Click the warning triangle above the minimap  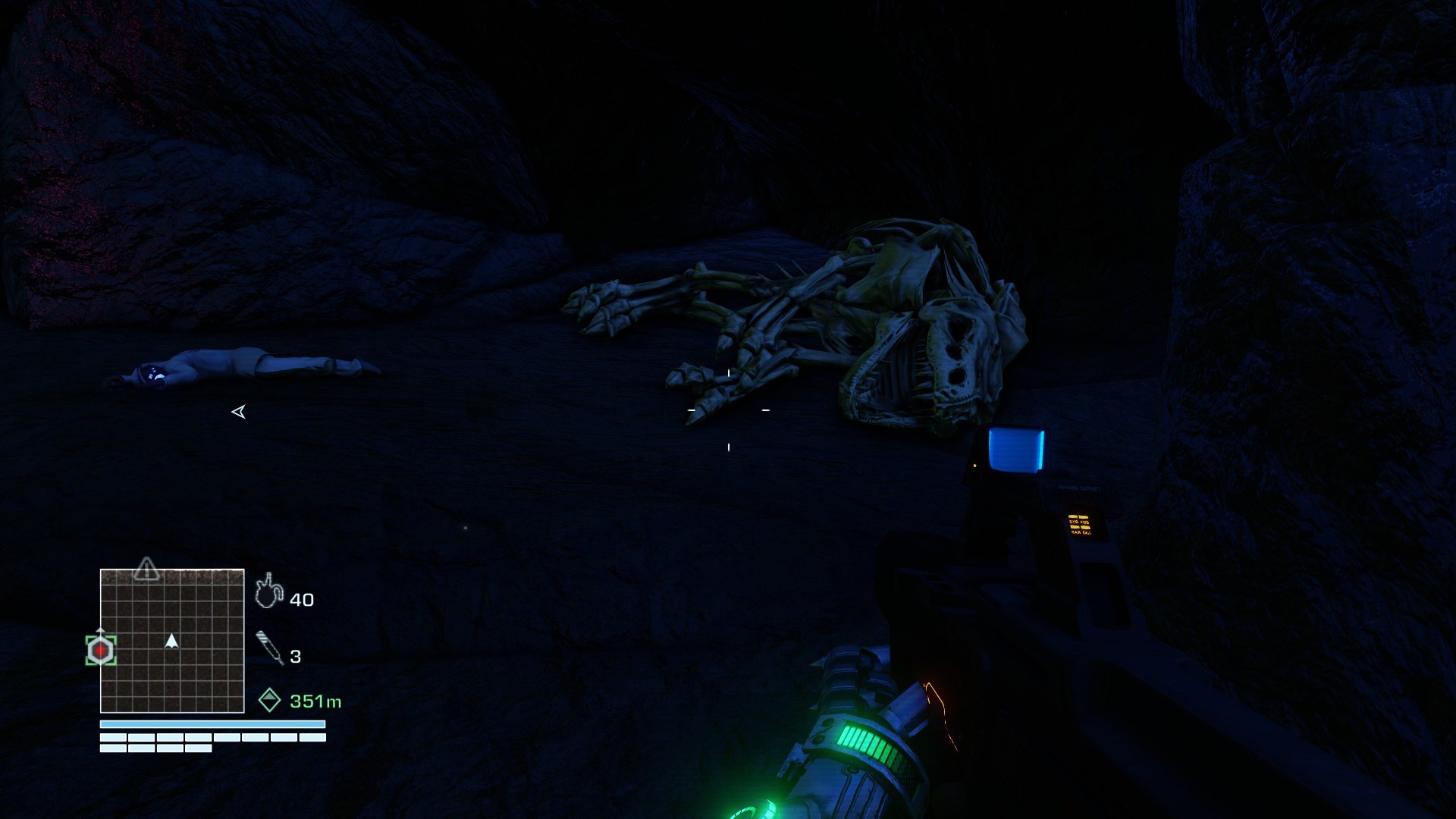(146, 569)
